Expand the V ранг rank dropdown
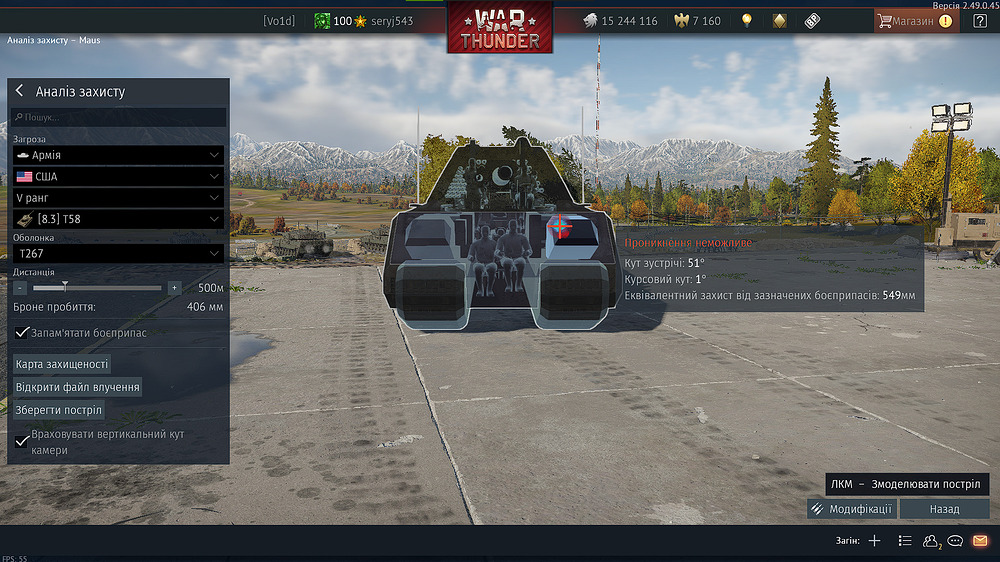The width and height of the screenshot is (1000, 562). [x=118, y=198]
